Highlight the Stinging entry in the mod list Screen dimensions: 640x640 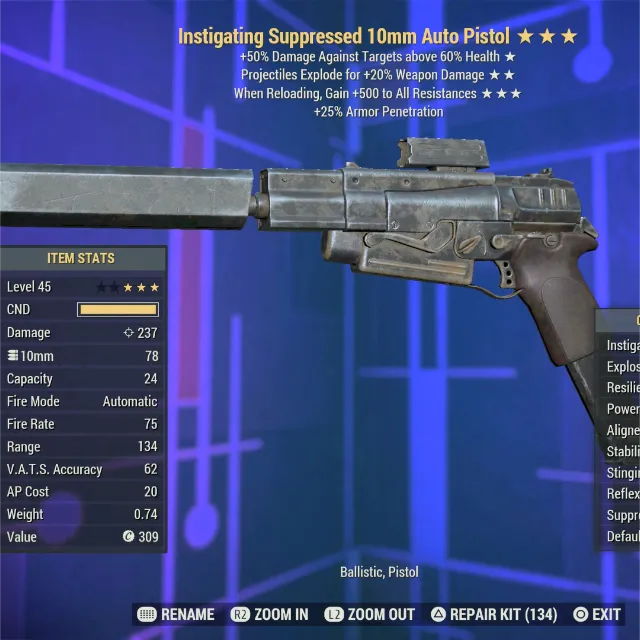click(622, 472)
